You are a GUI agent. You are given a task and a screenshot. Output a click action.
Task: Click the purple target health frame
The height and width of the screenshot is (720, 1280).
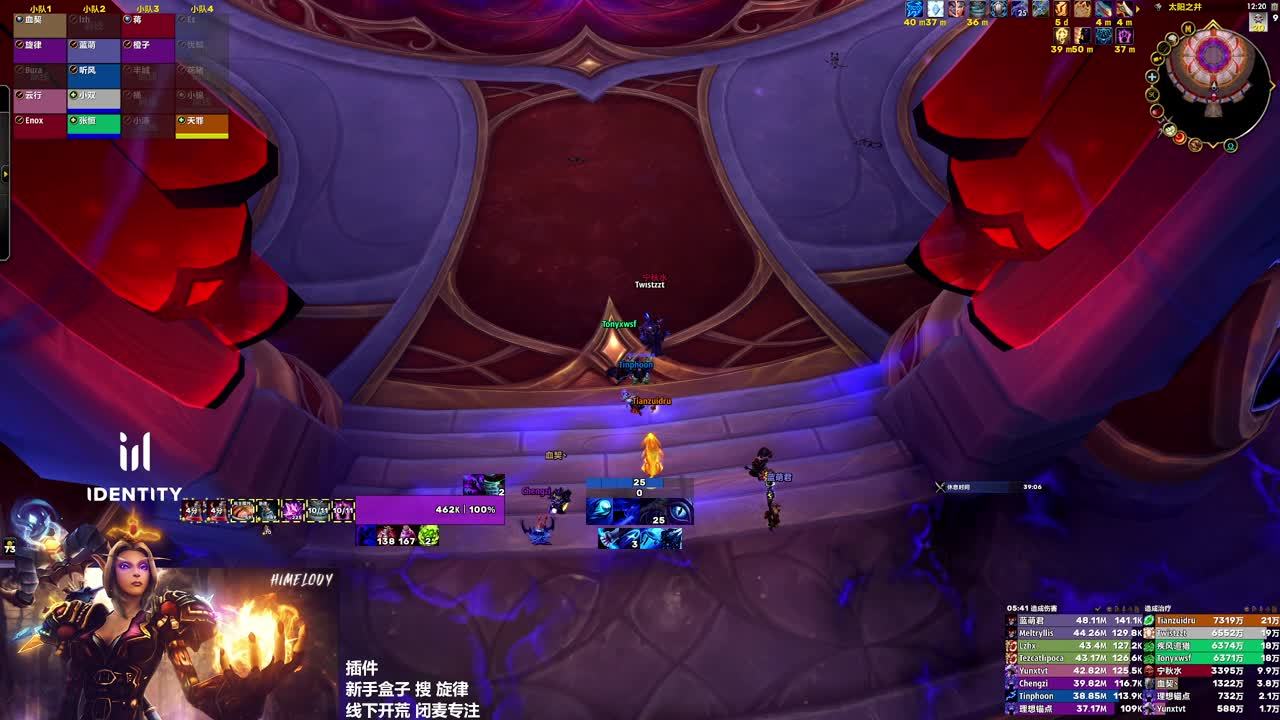pos(430,510)
